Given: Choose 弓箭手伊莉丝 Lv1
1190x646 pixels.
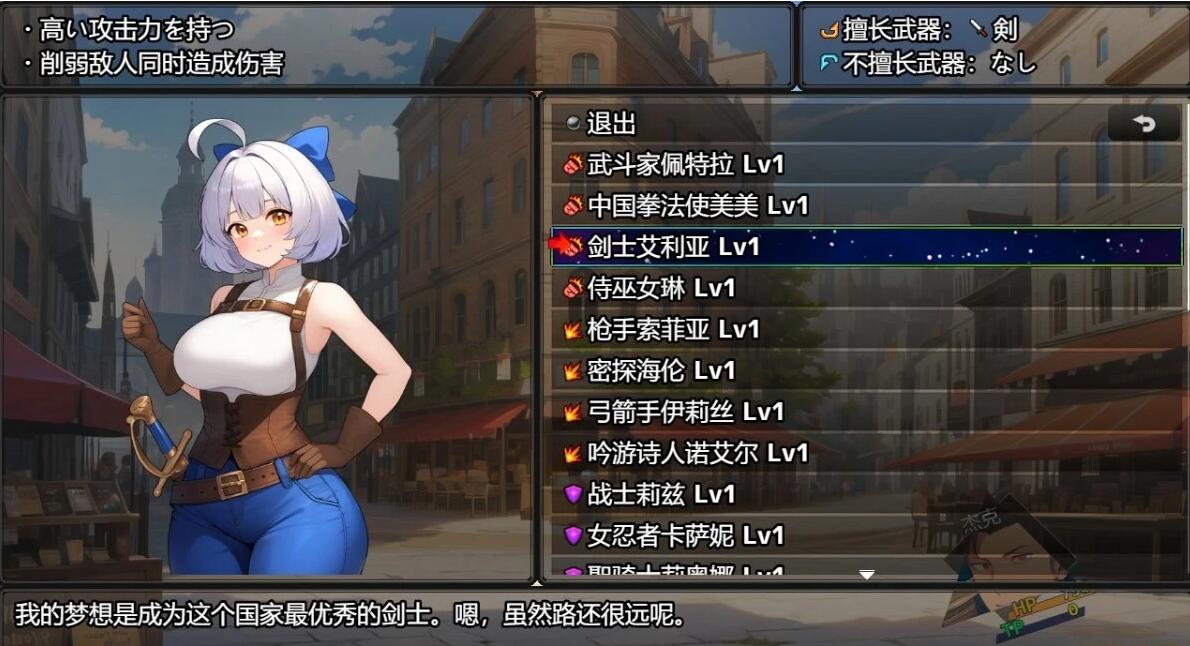Looking at the screenshot, I should [x=685, y=411].
